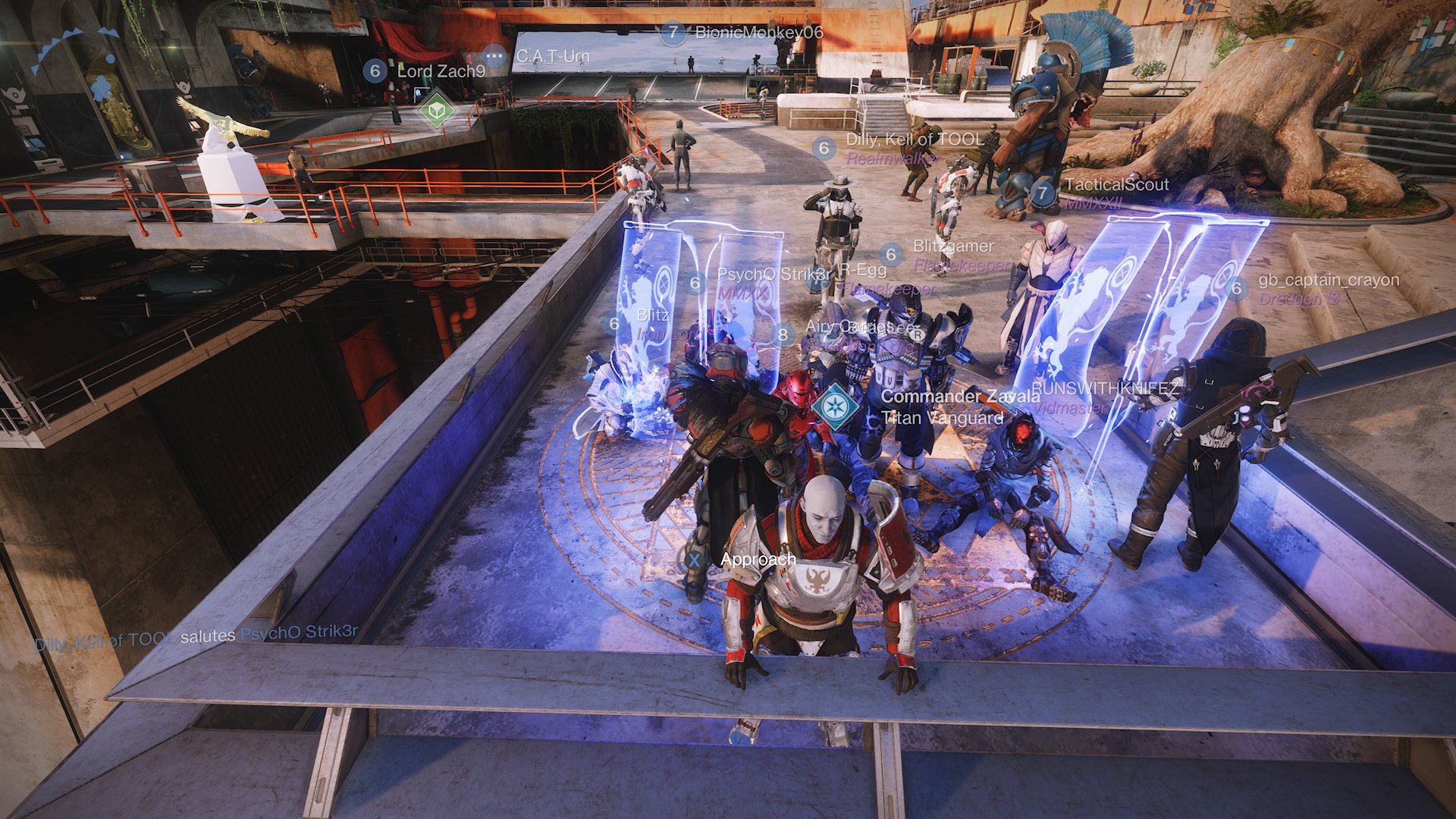
Task: Choose gb_captain_crayon's nameplate
Action: tap(1328, 281)
